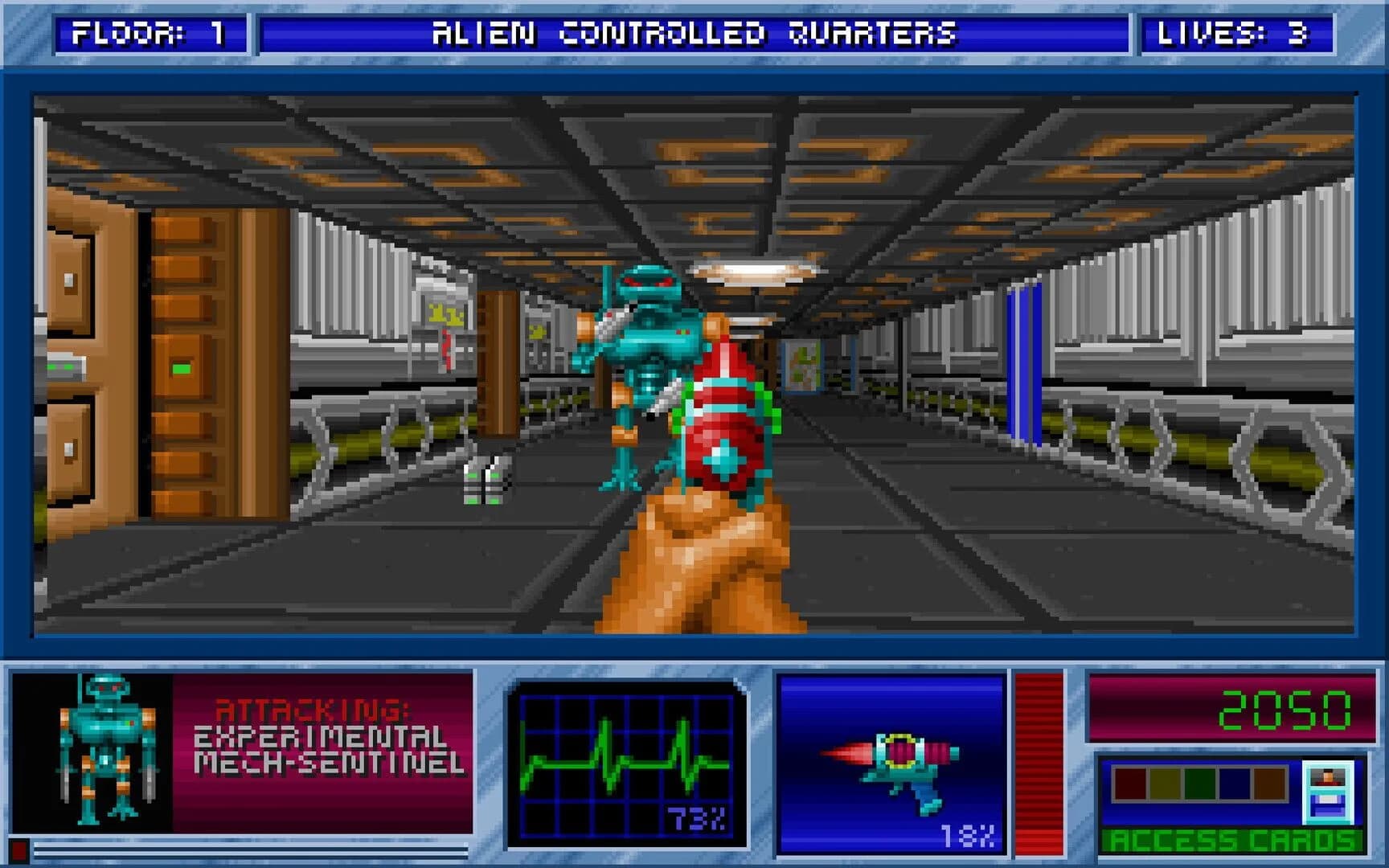The height and width of the screenshot is (868, 1389).
Task: Activate the red door marker in the corridor
Action: coord(447,347)
